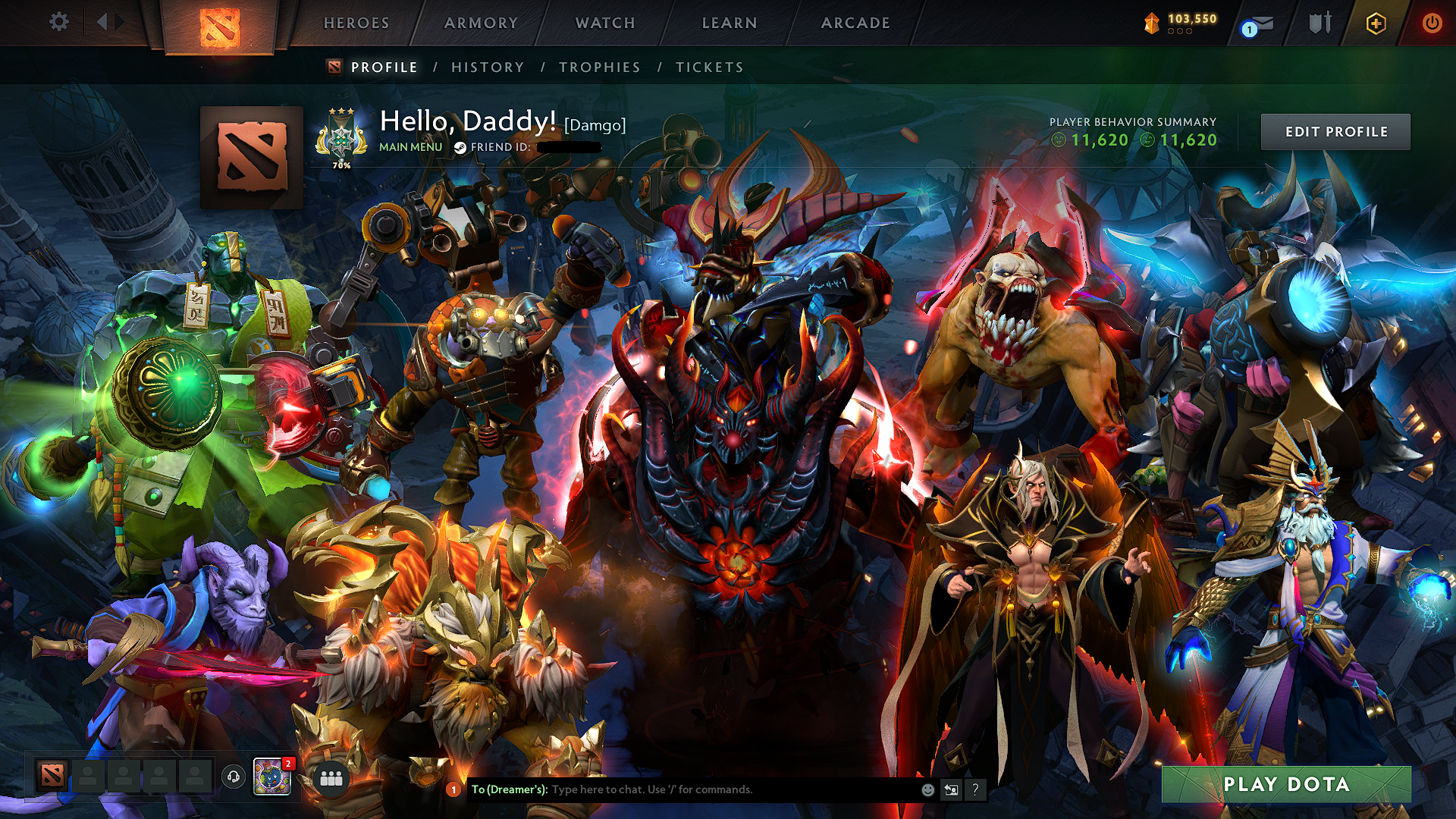Viewport: 1456px width, 819px height.
Task: Click the power button to exit
Action: click(1433, 23)
